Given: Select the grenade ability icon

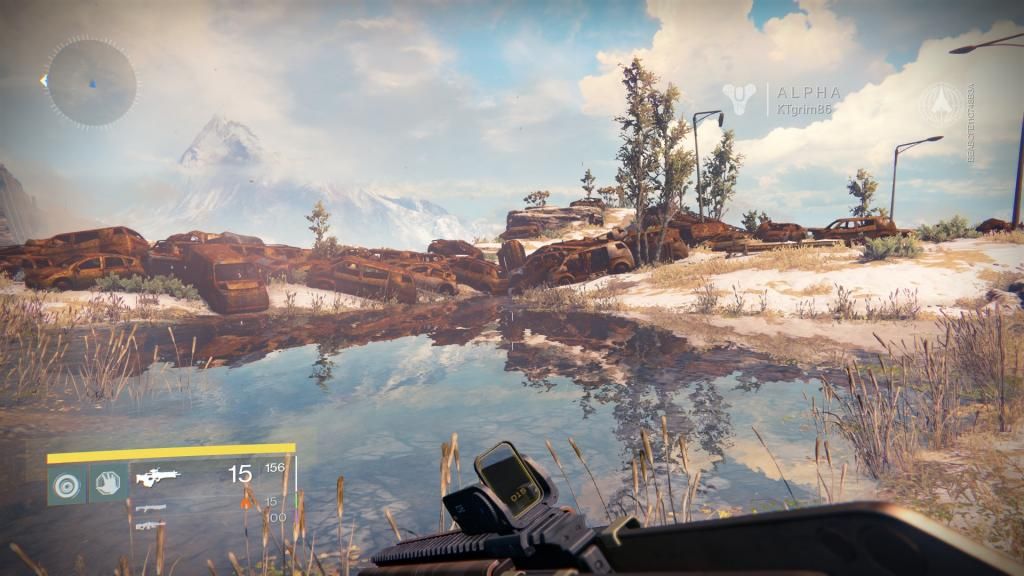Looking at the screenshot, I should coord(67,483).
